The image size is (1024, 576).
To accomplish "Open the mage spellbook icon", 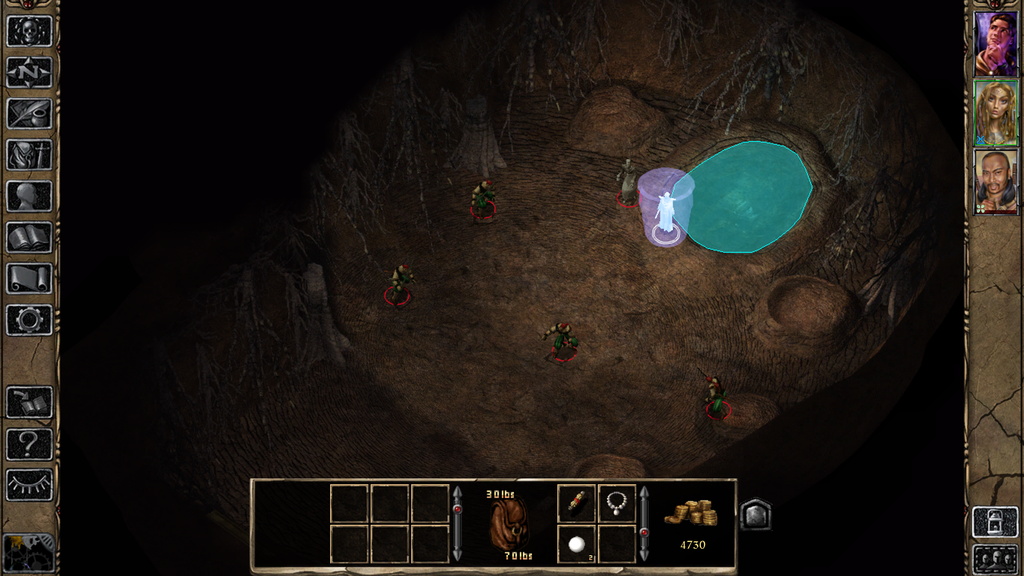I will 29,237.
